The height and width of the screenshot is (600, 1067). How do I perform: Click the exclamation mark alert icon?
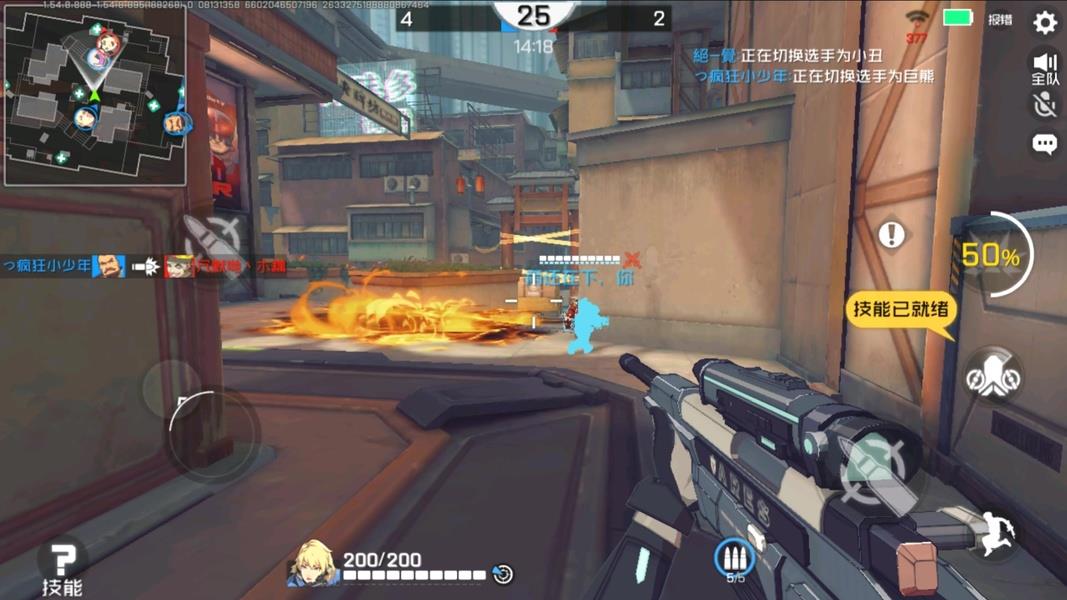[x=892, y=235]
